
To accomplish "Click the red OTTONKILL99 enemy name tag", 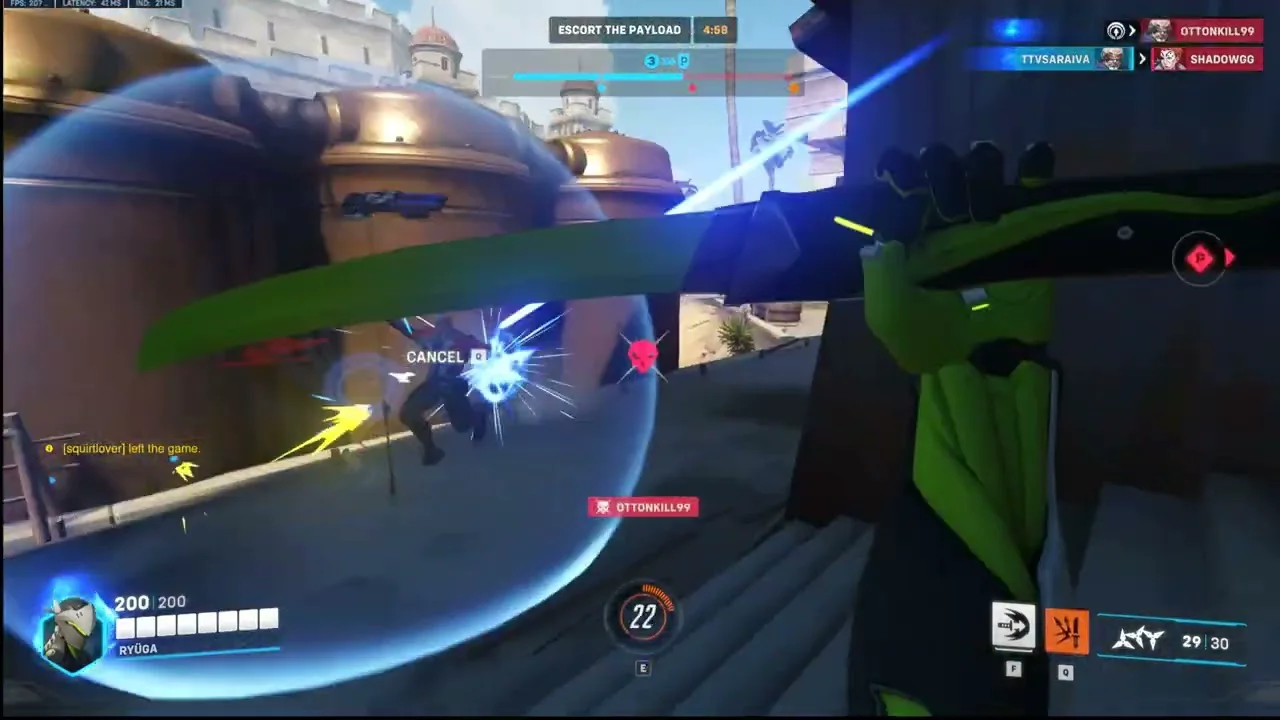I will [643, 507].
